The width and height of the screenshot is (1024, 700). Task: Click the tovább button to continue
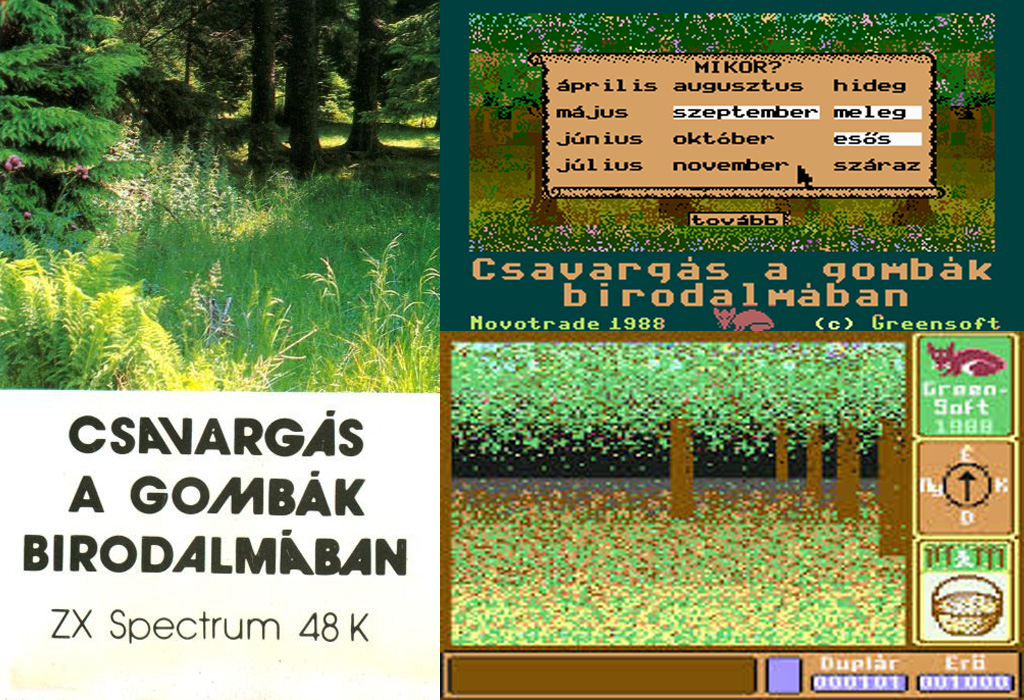coord(738,219)
